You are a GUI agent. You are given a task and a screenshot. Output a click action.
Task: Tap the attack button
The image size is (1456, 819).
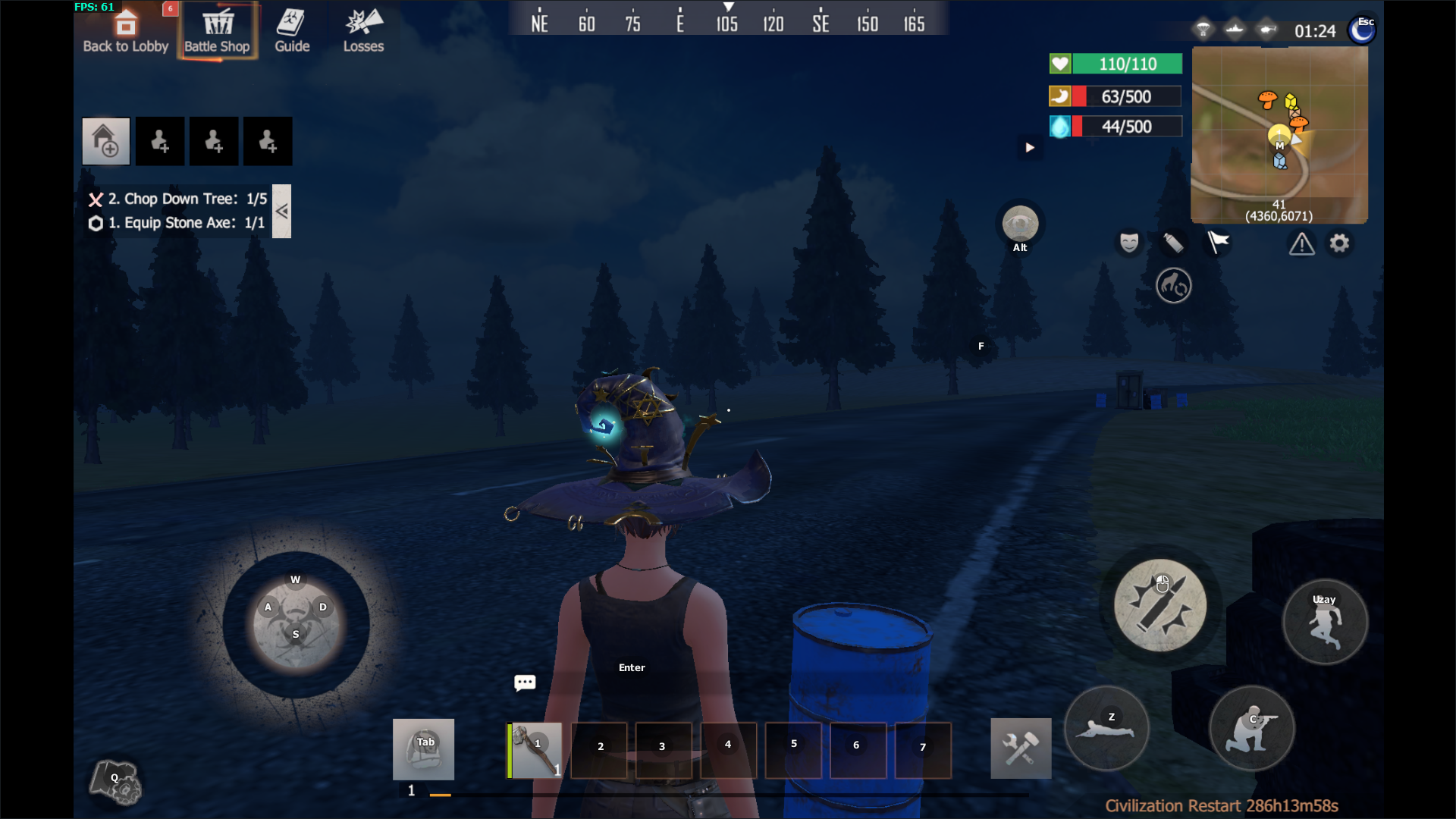tap(1159, 605)
